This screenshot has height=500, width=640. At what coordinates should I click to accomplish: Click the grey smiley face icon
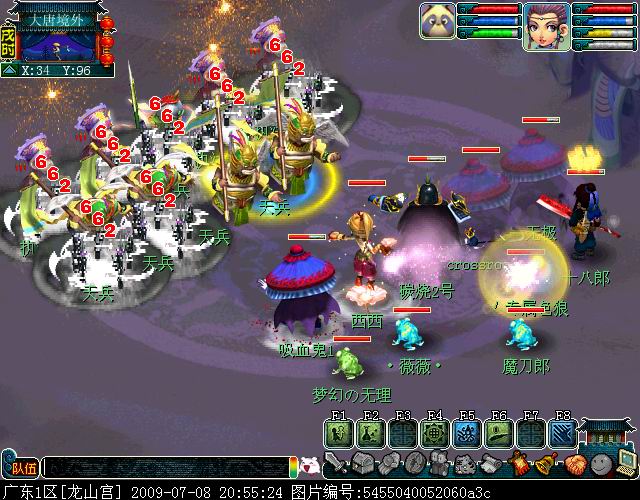coord(598,464)
